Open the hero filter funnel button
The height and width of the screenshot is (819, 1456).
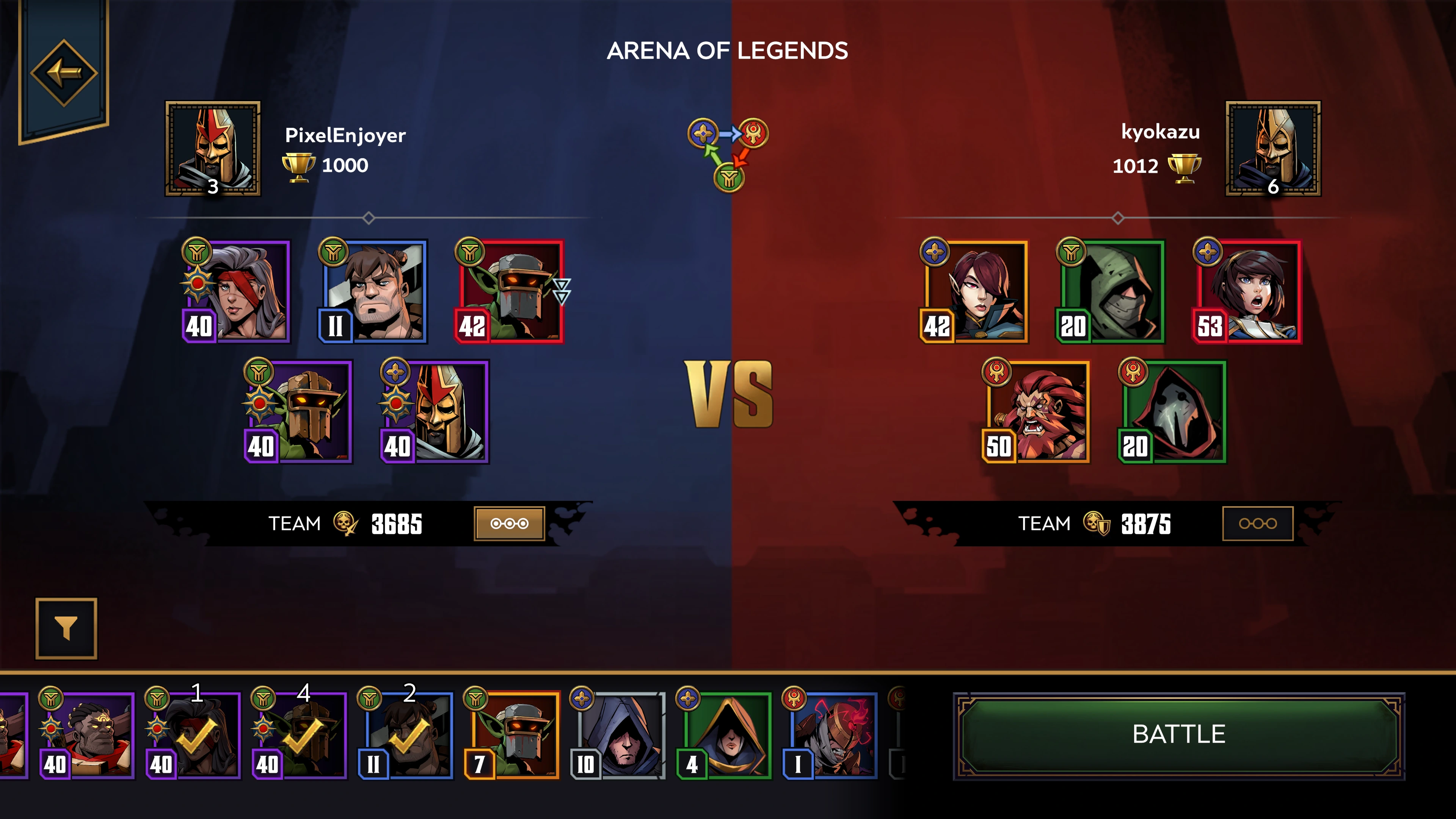click(x=66, y=629)
